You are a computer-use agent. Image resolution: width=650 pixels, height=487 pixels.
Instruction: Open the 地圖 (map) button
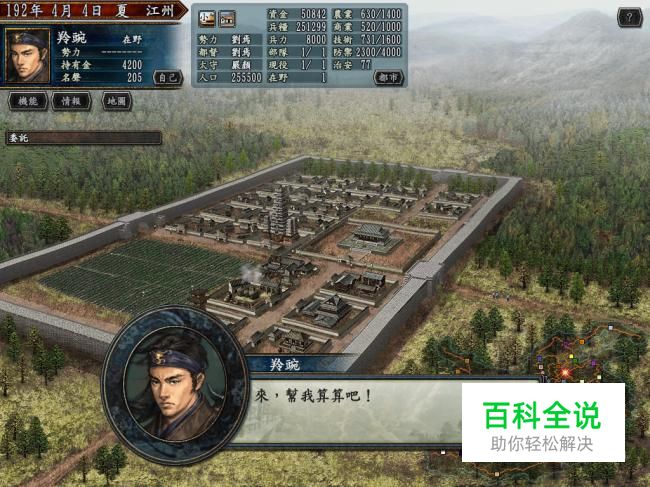tap(116, 101)
